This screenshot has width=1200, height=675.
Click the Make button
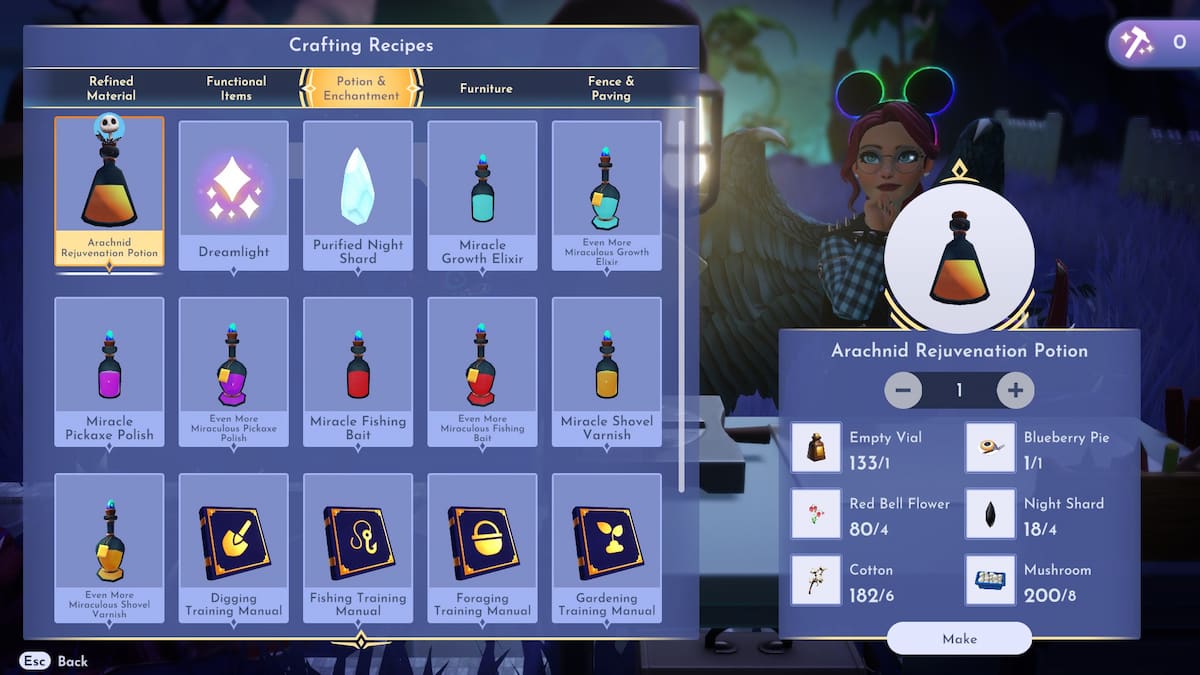959,638
